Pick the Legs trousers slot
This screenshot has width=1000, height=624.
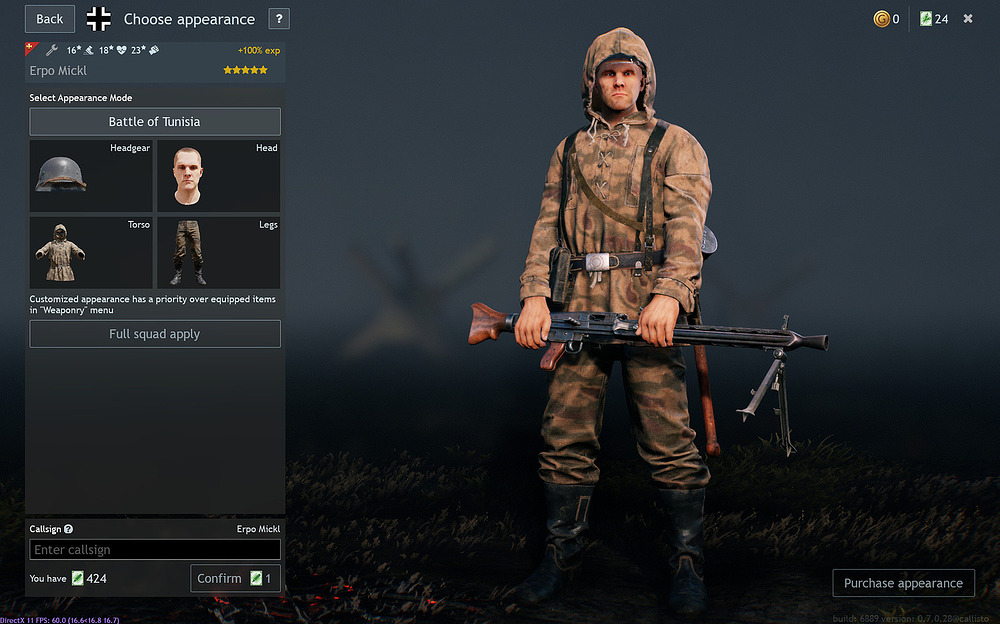[x=218, y=252]
